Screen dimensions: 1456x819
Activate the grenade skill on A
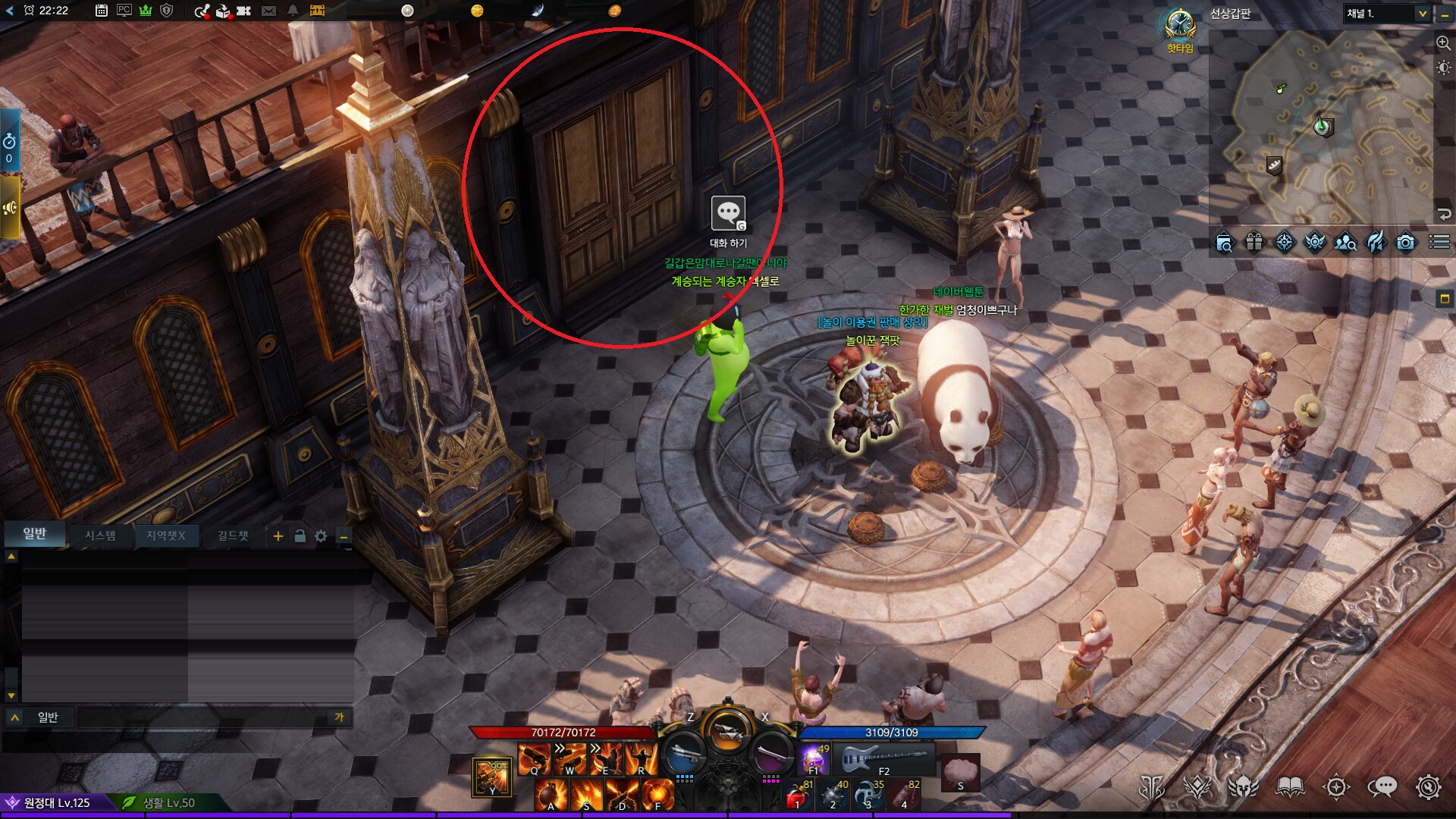pos(551,796)
